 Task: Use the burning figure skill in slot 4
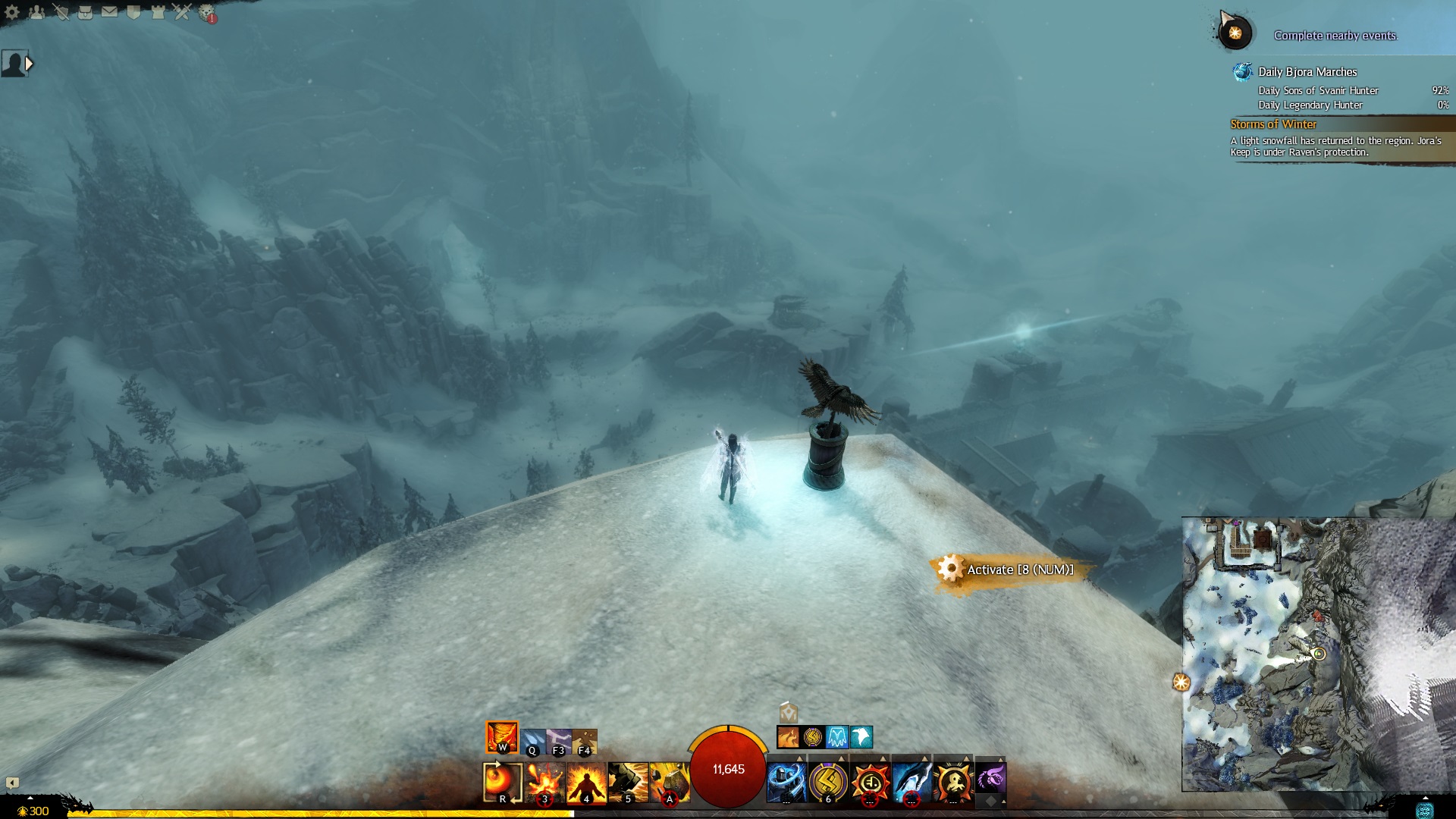[x=586, y=782]
